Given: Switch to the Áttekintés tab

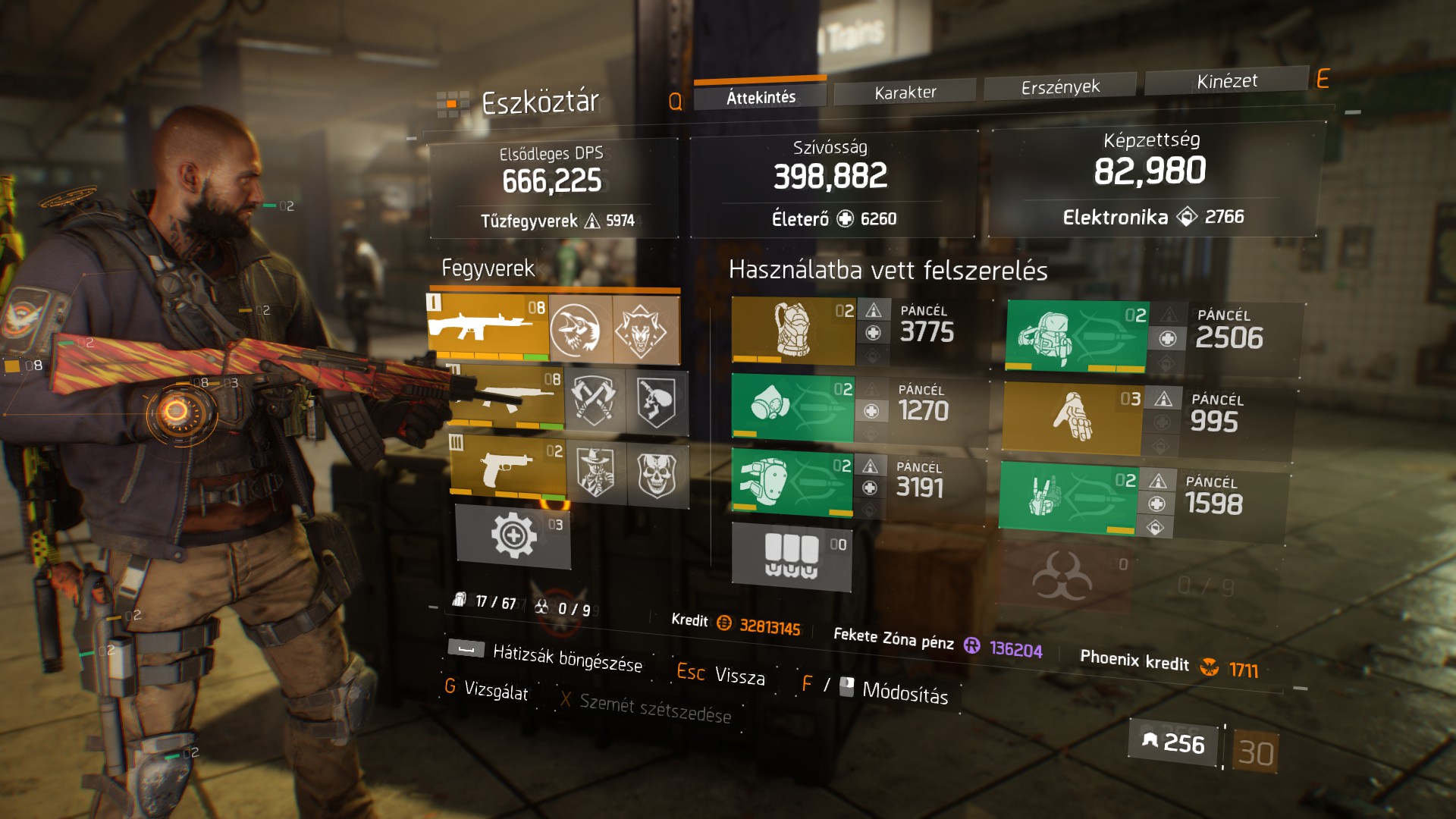Looking at the screenshot, I should (761, 96).
